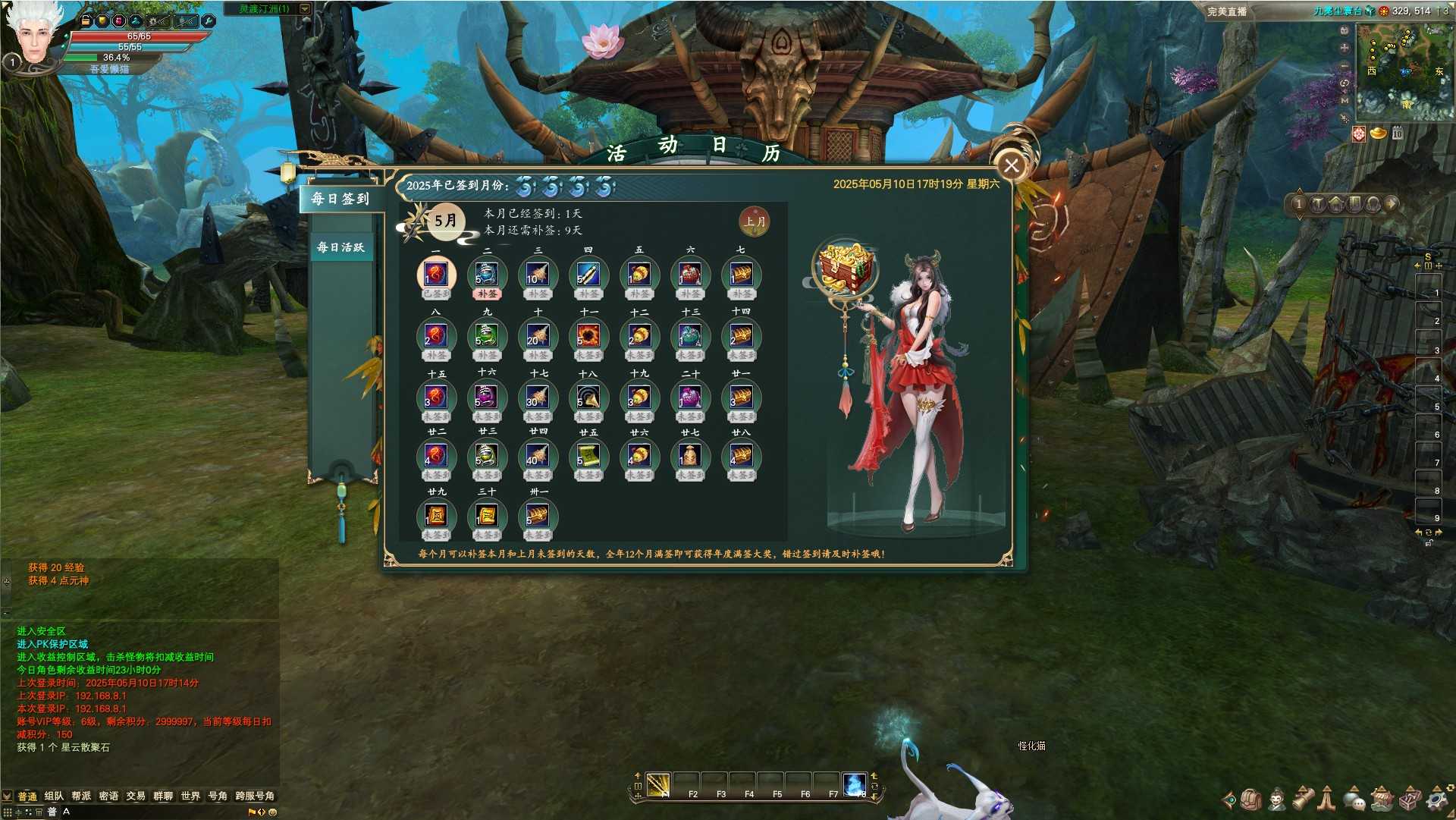This screenshot has height=820, width=1456.
Task: Close the 活动日历 calendar window
Action: click(1011, 165)
